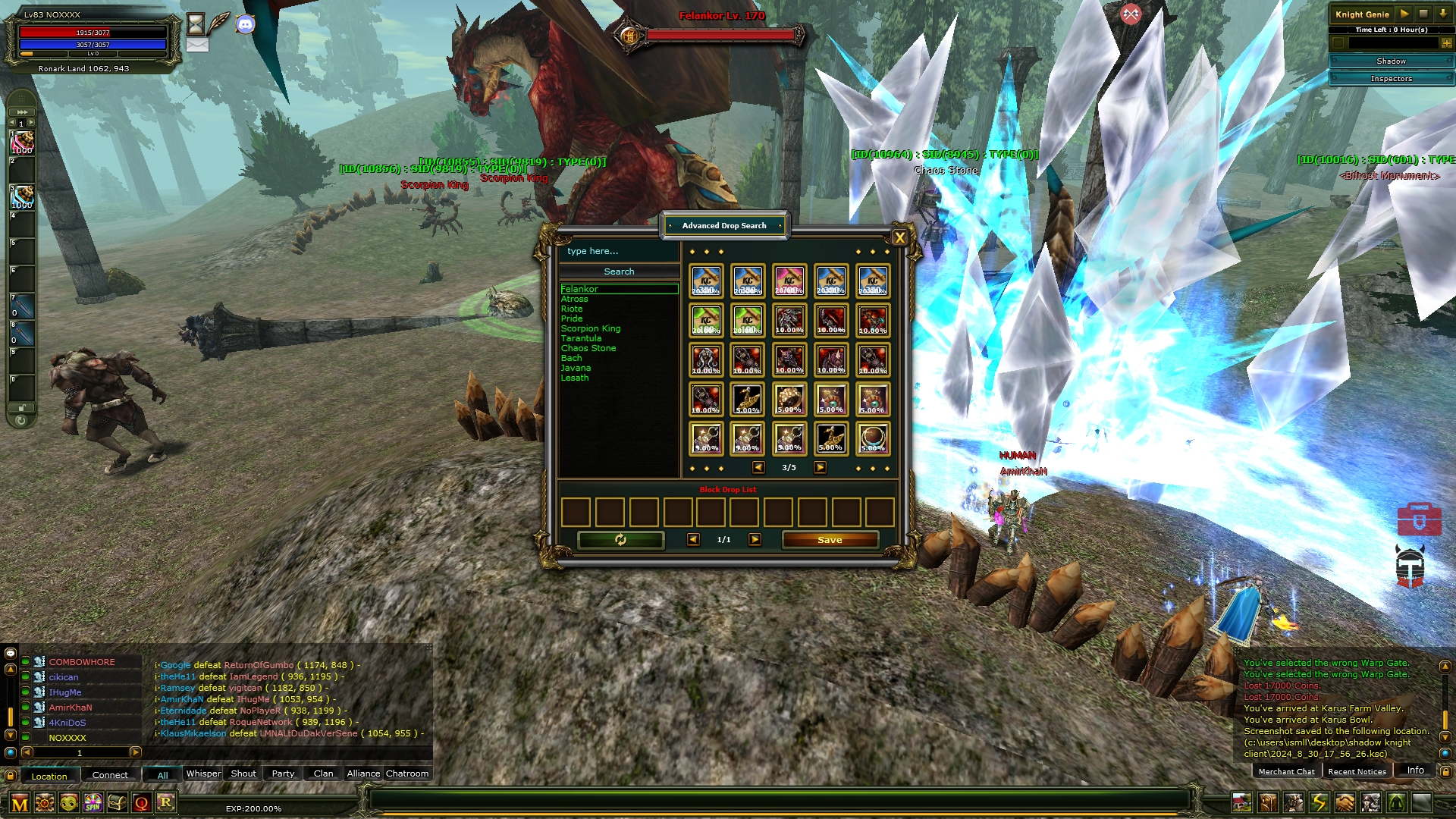The width and height of the screenshot is (1456, 819).
Task: Go to next drop page from 3/5
Action: [820, 468]
